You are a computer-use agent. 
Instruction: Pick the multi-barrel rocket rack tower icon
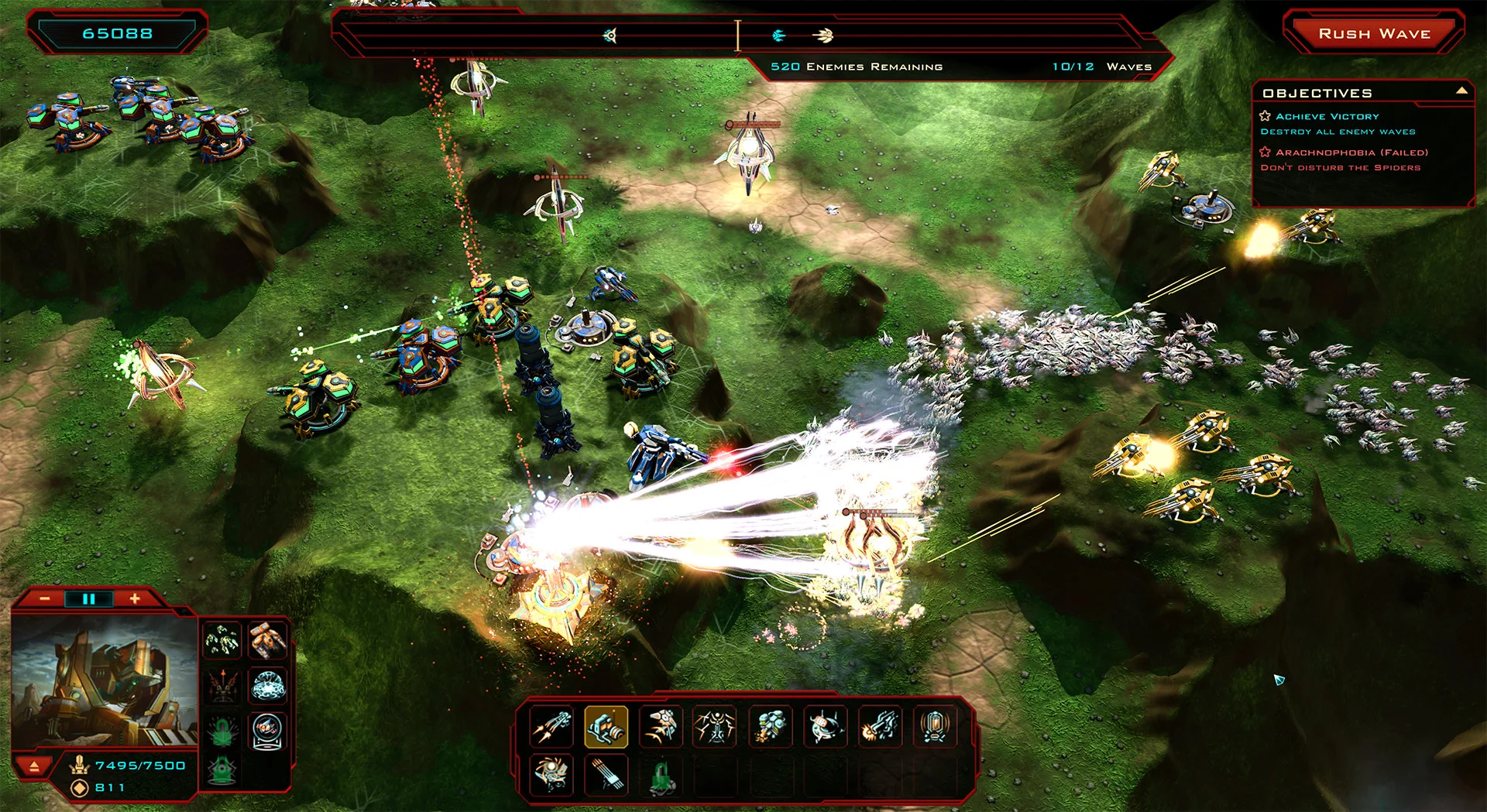tap(606, 775)
